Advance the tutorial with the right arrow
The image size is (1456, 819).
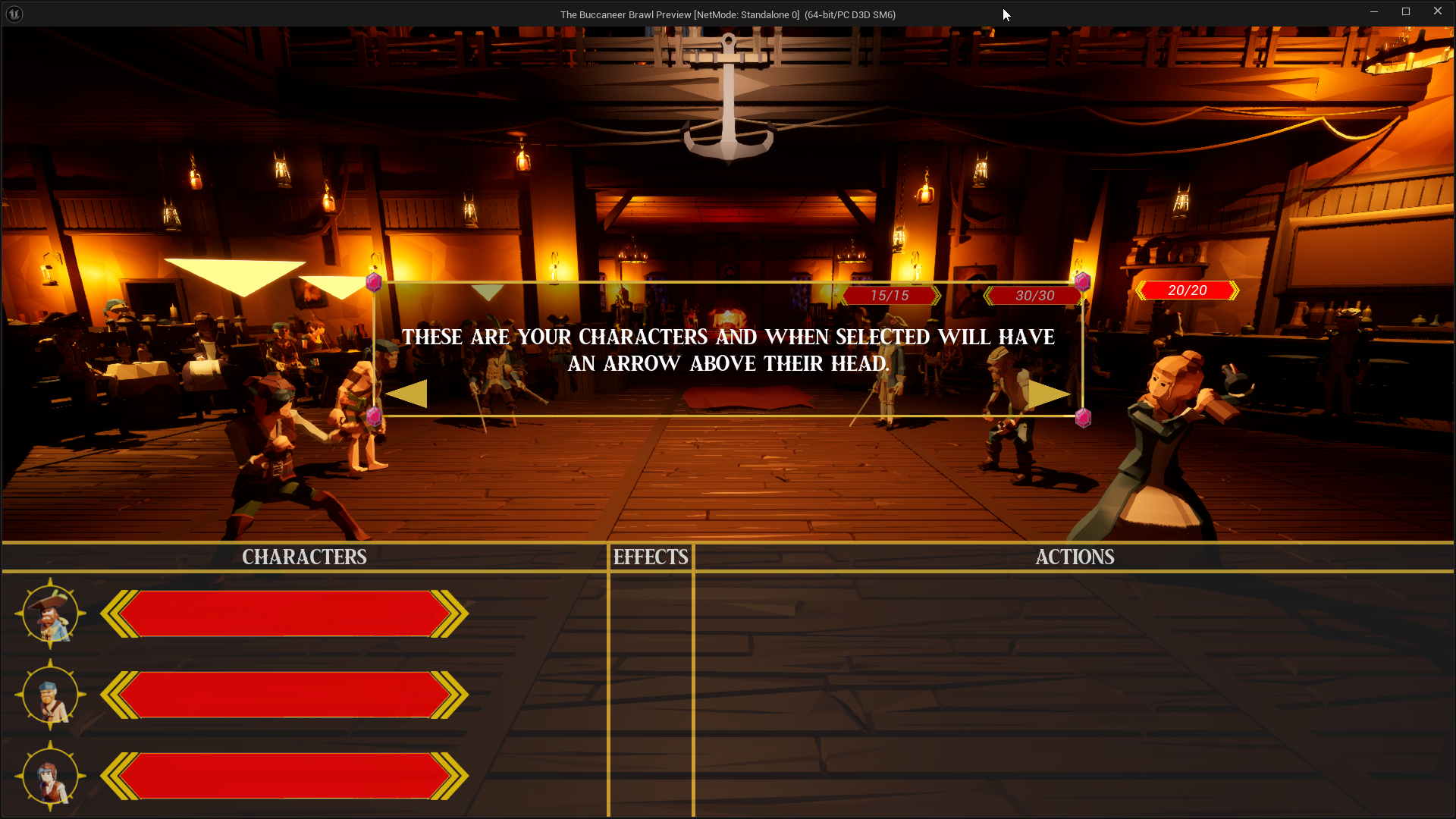pyautogui.click(x=1049, y=394)
